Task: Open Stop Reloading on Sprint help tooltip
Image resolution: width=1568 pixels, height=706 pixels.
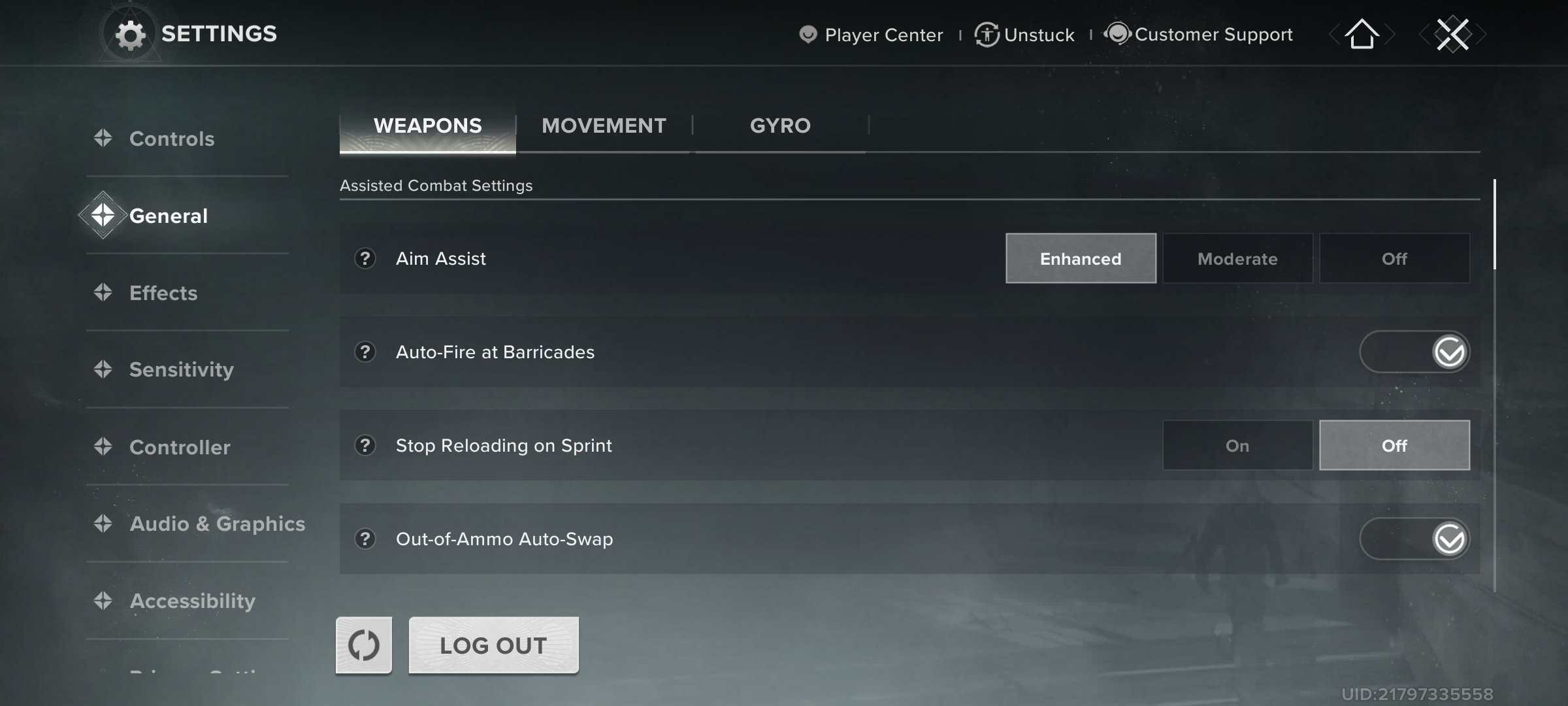Action: [365, 446]
